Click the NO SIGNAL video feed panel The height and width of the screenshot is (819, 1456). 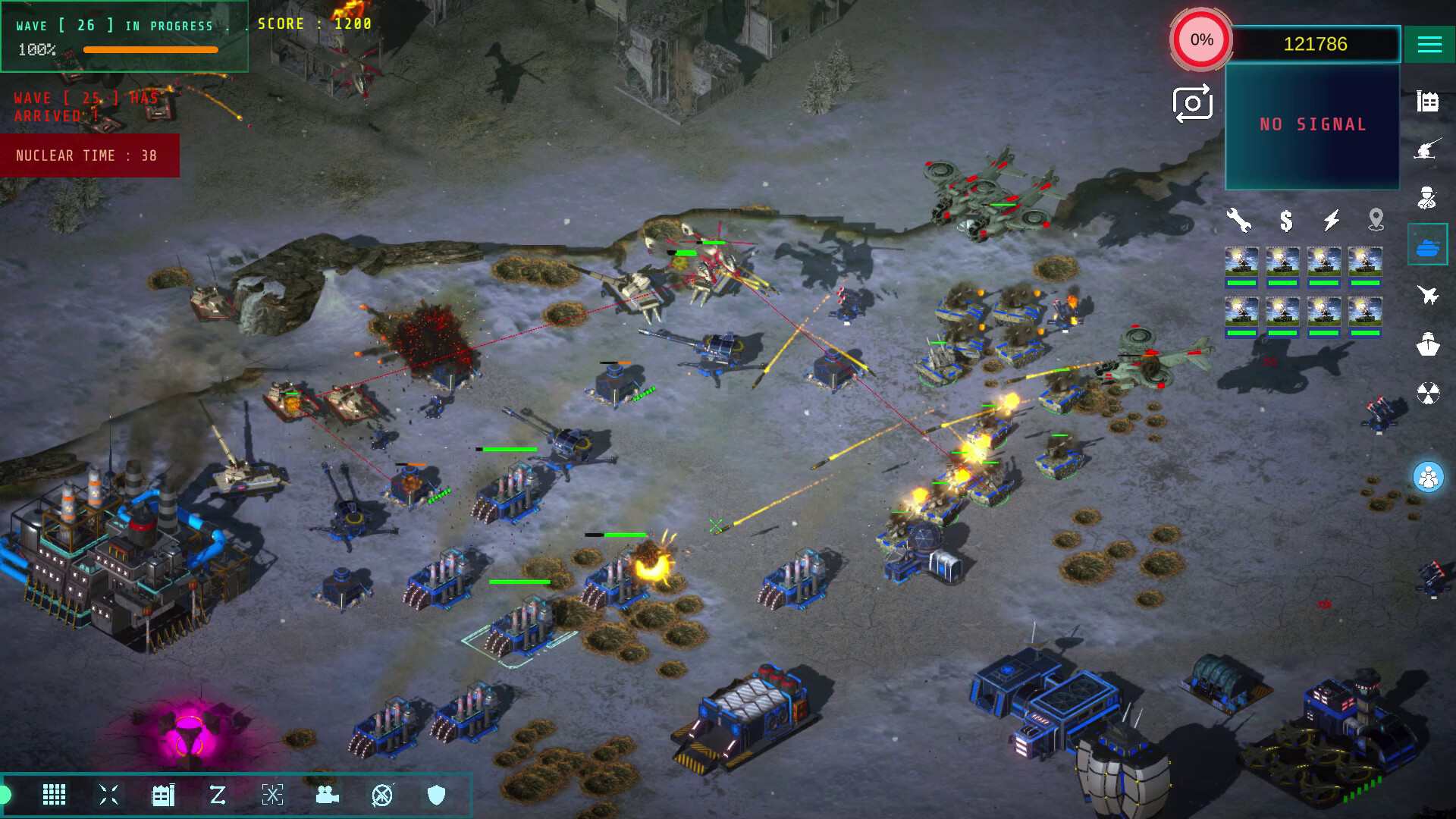[1311, 124]
